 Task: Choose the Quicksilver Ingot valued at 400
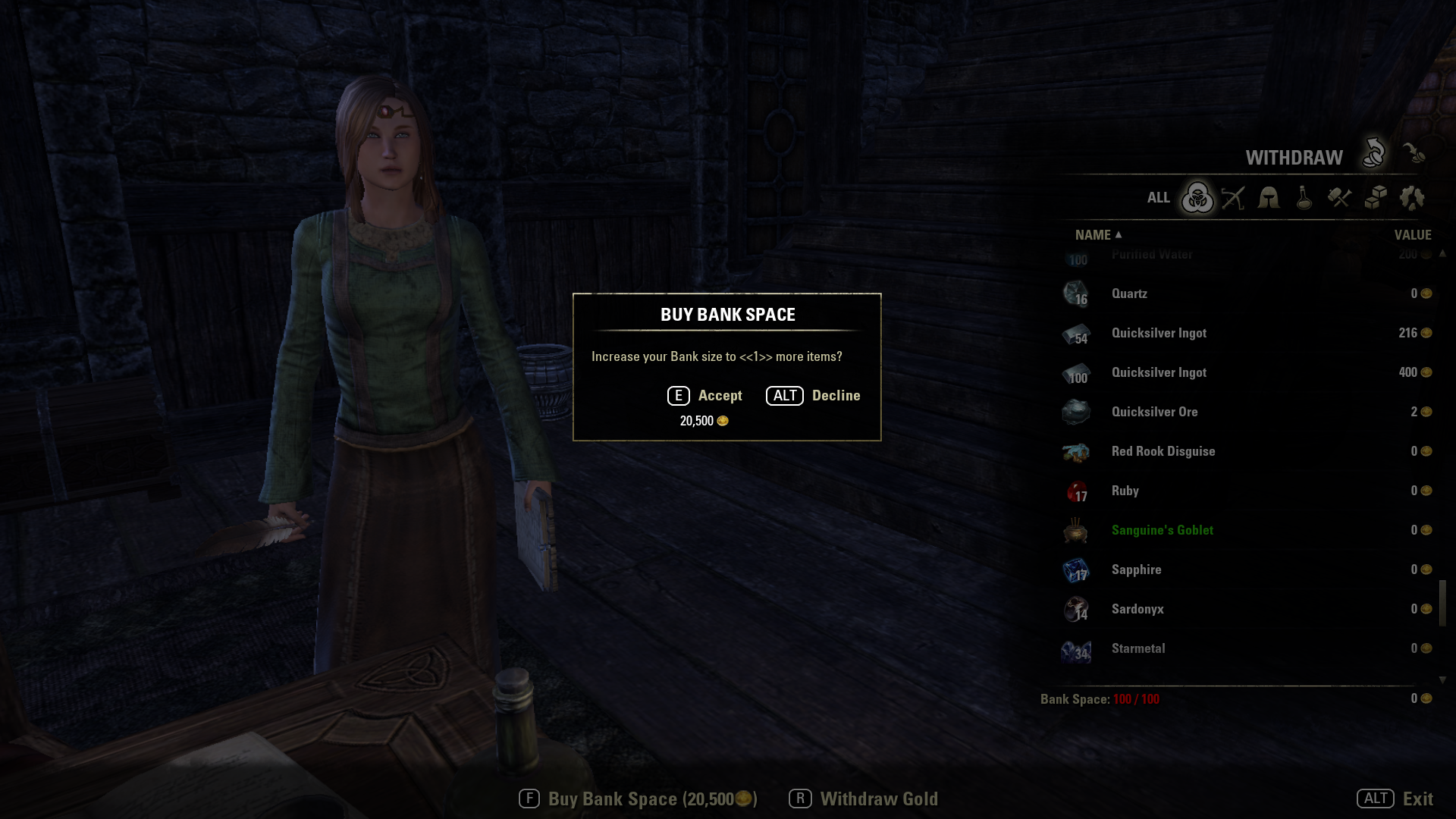pos(1159,372)
